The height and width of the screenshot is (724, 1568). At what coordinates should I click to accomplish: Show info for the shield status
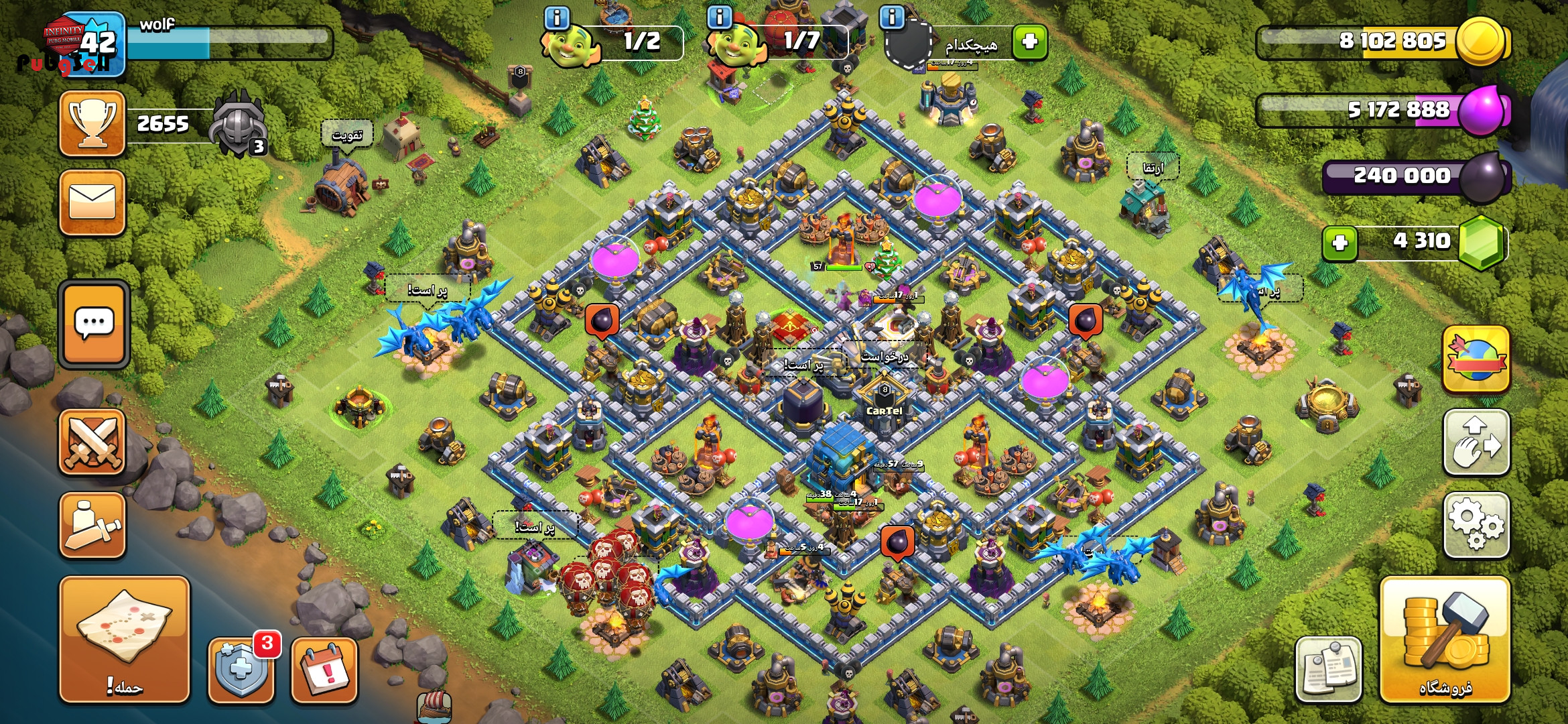tap(892, 18)
